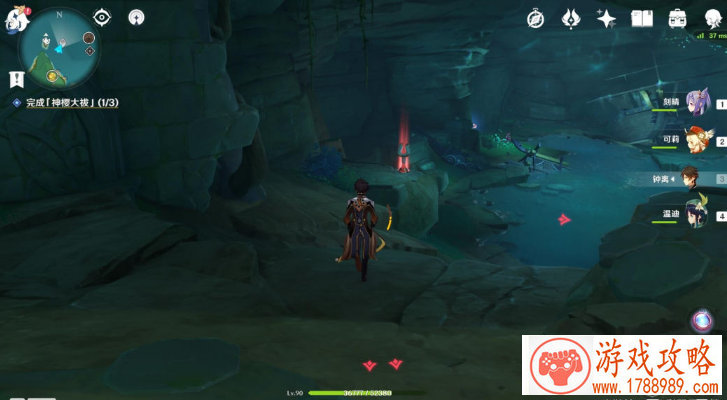Click the wing emblem icon in top bar
This screenshot has width=727, height=400.
[571, 18]
